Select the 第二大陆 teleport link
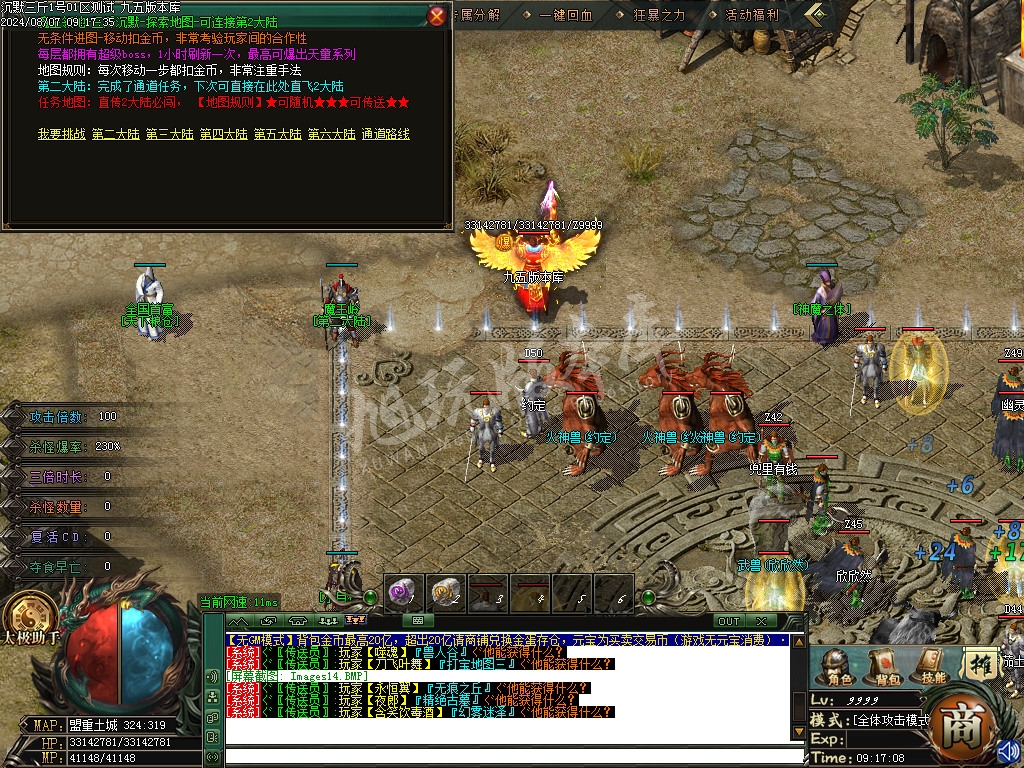 tap(115, 134)
